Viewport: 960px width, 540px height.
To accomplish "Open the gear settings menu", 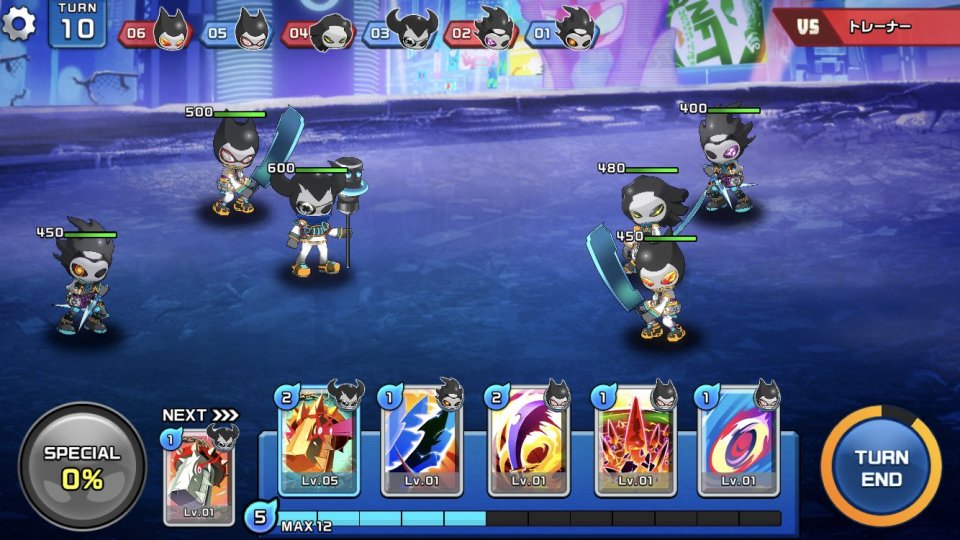I will 19,23.
